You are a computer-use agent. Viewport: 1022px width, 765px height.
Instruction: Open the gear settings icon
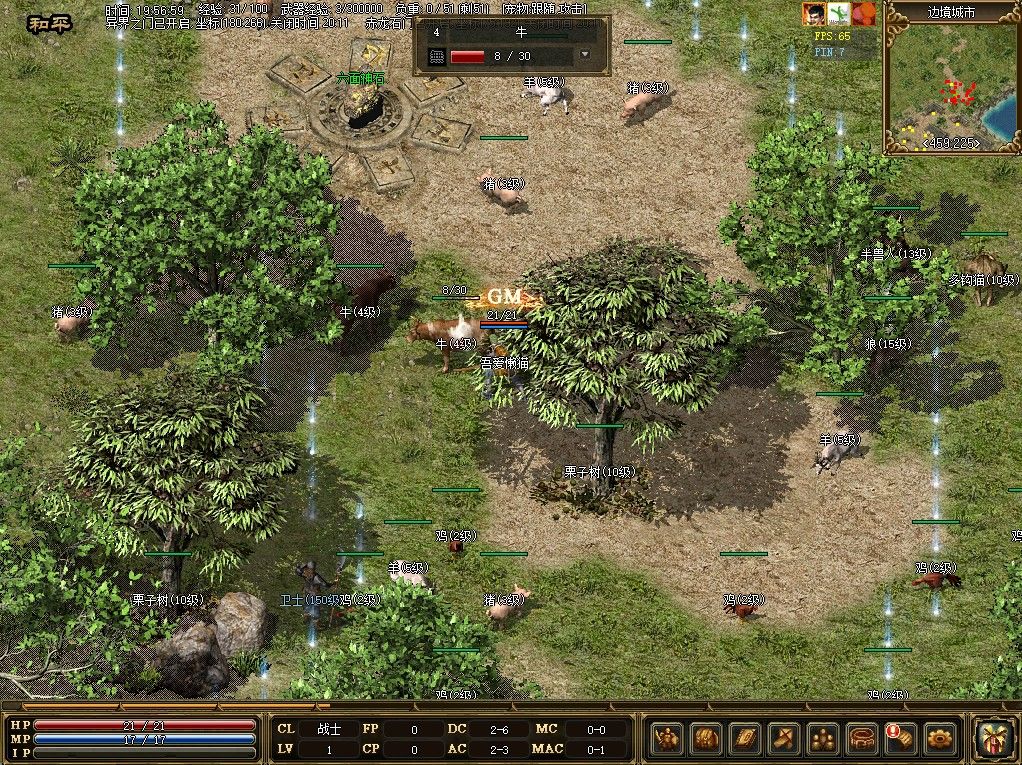[x=940, y=739]
